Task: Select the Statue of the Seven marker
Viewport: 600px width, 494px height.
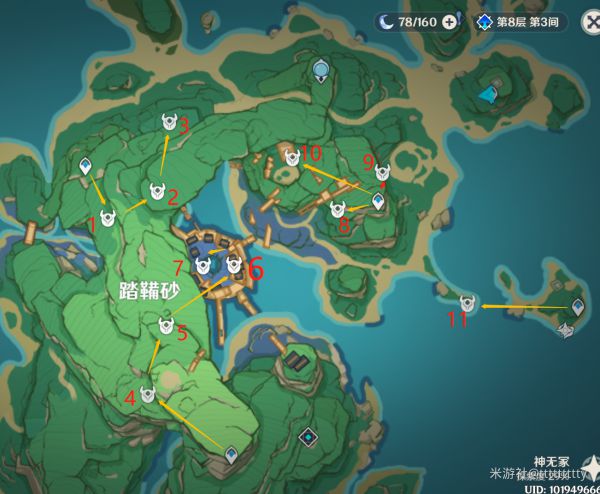Action: click(321, 69)
